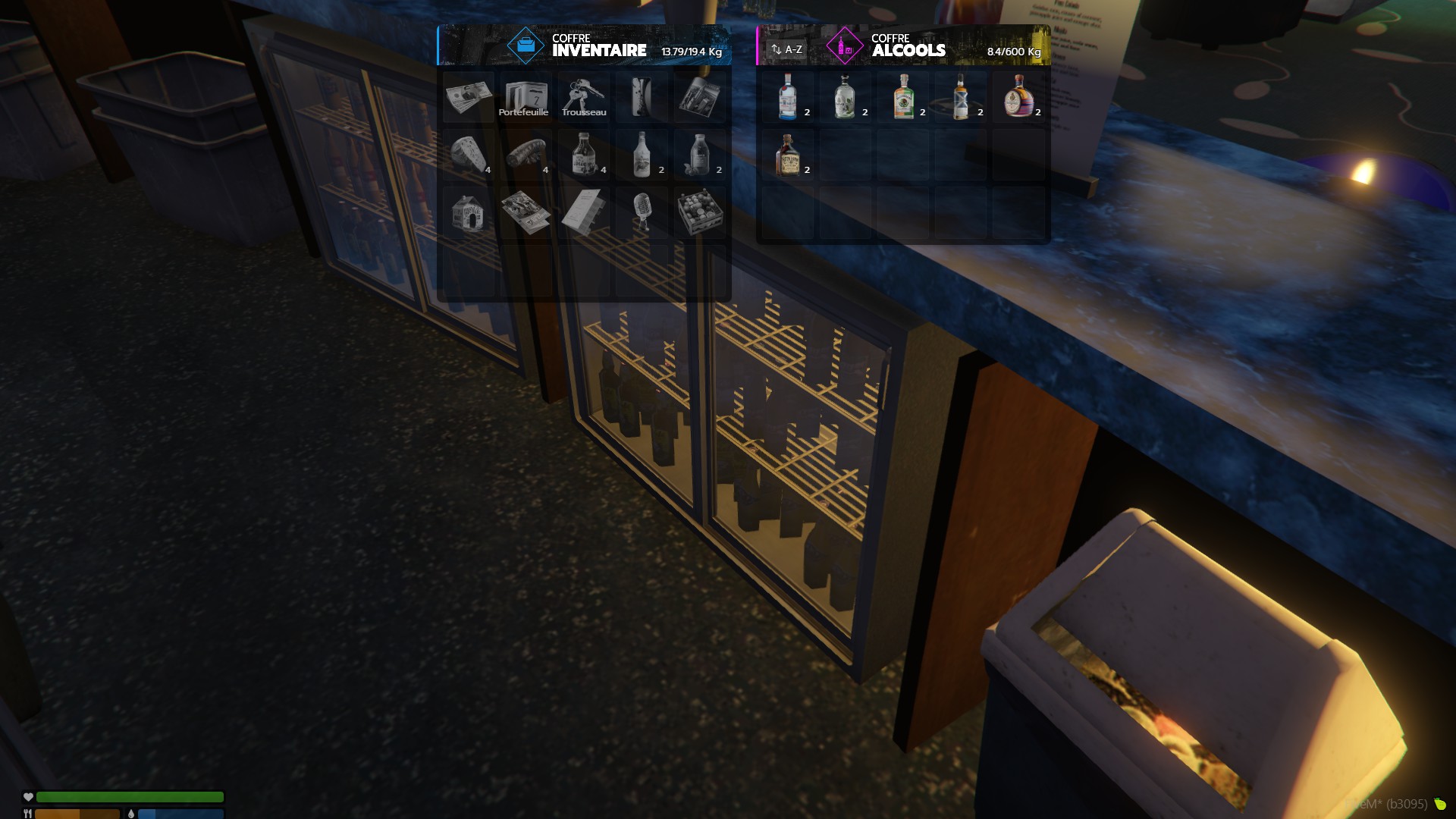Choose the menu card document item
This screenshot has height=819, width=1456.
[584, 212]
